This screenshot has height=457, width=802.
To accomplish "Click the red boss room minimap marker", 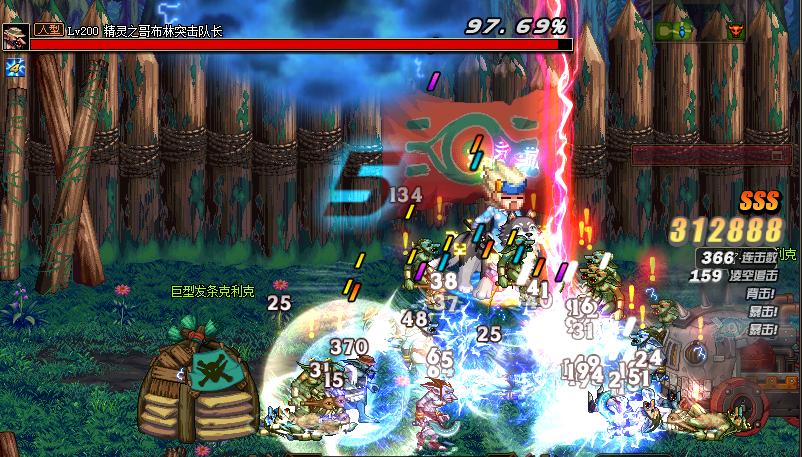I will [x=737, y=31].
